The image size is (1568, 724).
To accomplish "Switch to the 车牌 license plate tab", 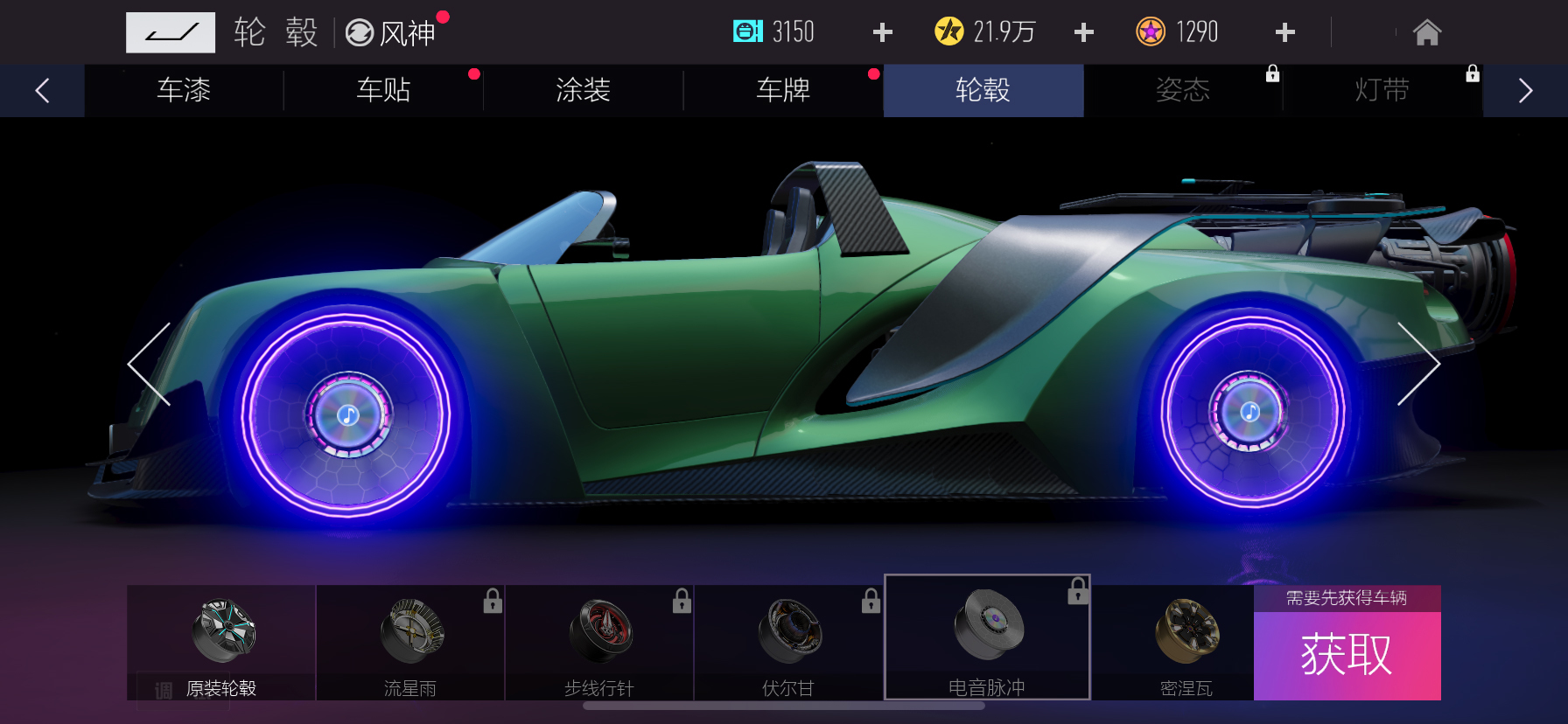I will click(x=783, y=90).
